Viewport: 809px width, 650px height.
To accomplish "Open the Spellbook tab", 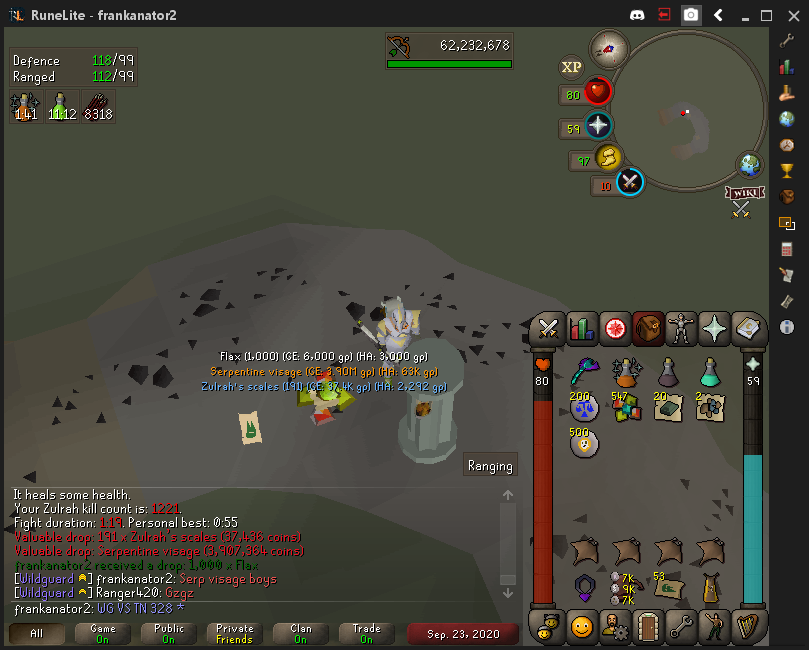I will coord(747,328).
